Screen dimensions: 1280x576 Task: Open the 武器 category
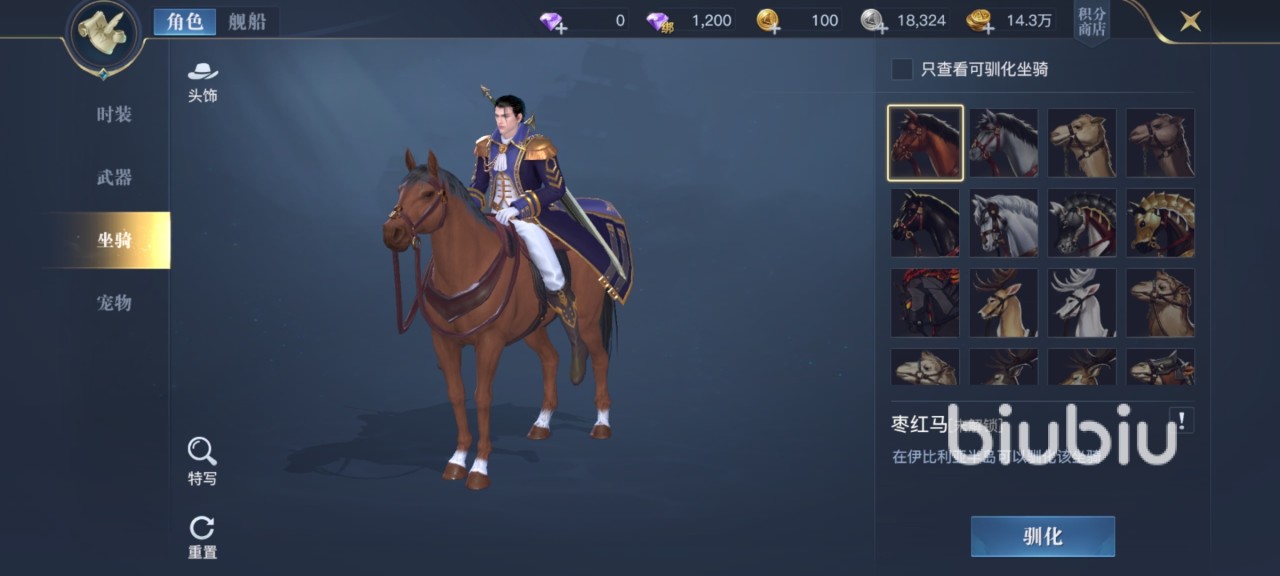pyautogui.click(x=114, y=177)
